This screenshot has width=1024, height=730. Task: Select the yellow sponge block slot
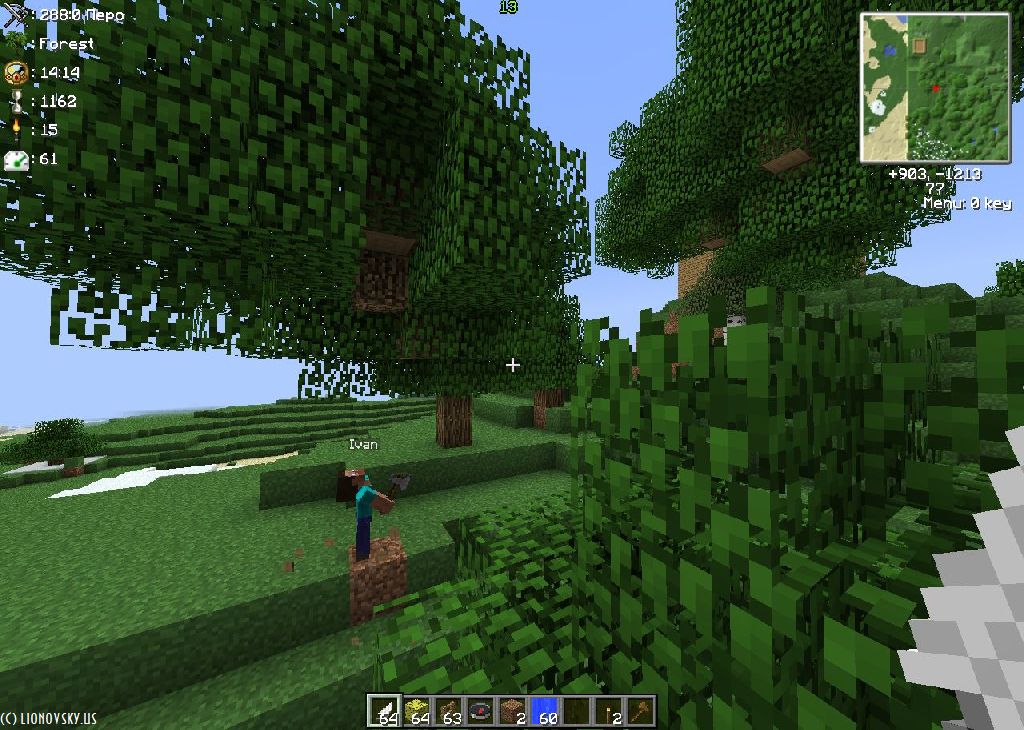point(417,710)
